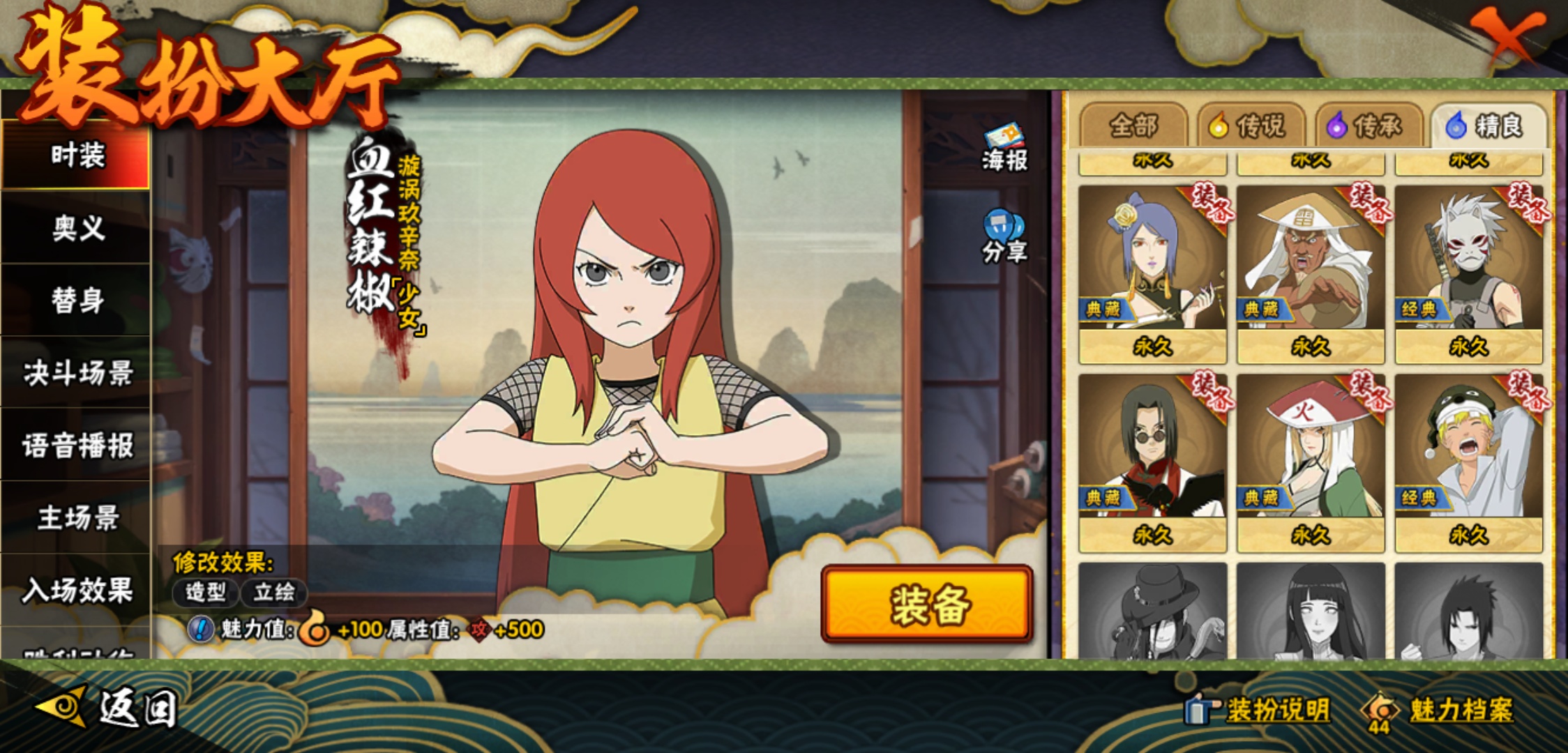
Task: Open the 海报 poster icon
Action: click(1004, 148)
